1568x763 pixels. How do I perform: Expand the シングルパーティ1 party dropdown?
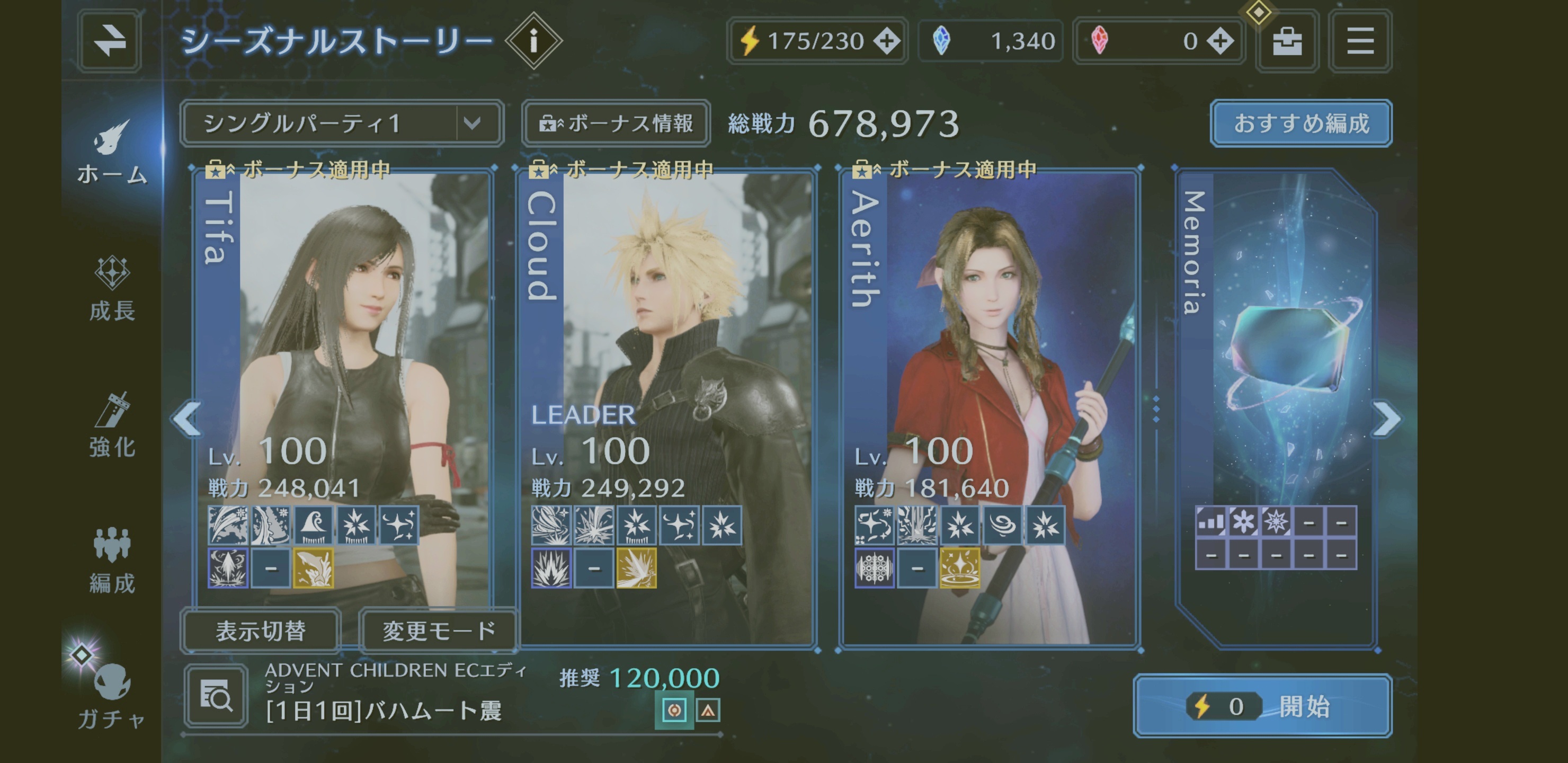473,123
